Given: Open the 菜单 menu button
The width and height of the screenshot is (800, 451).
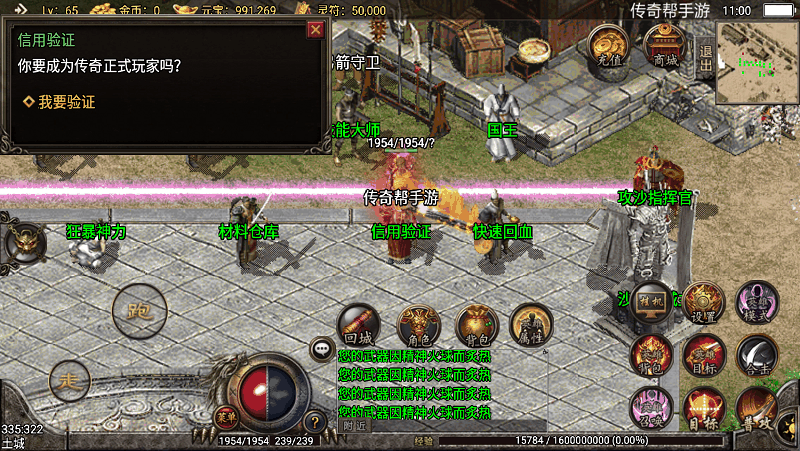Looking at the screenshot, I should pos(228,416).
